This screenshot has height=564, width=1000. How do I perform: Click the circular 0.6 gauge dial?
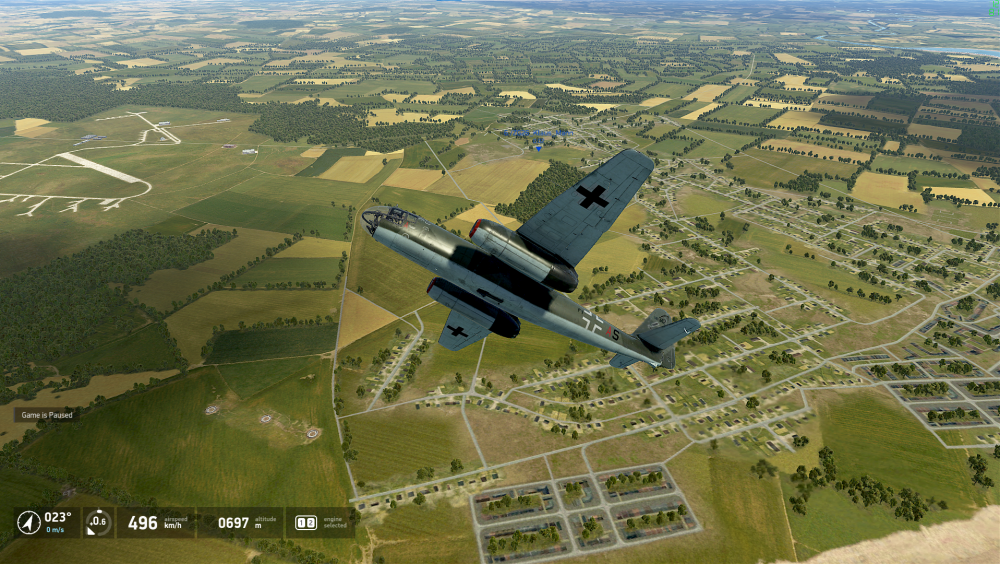[x=97, y=522]
